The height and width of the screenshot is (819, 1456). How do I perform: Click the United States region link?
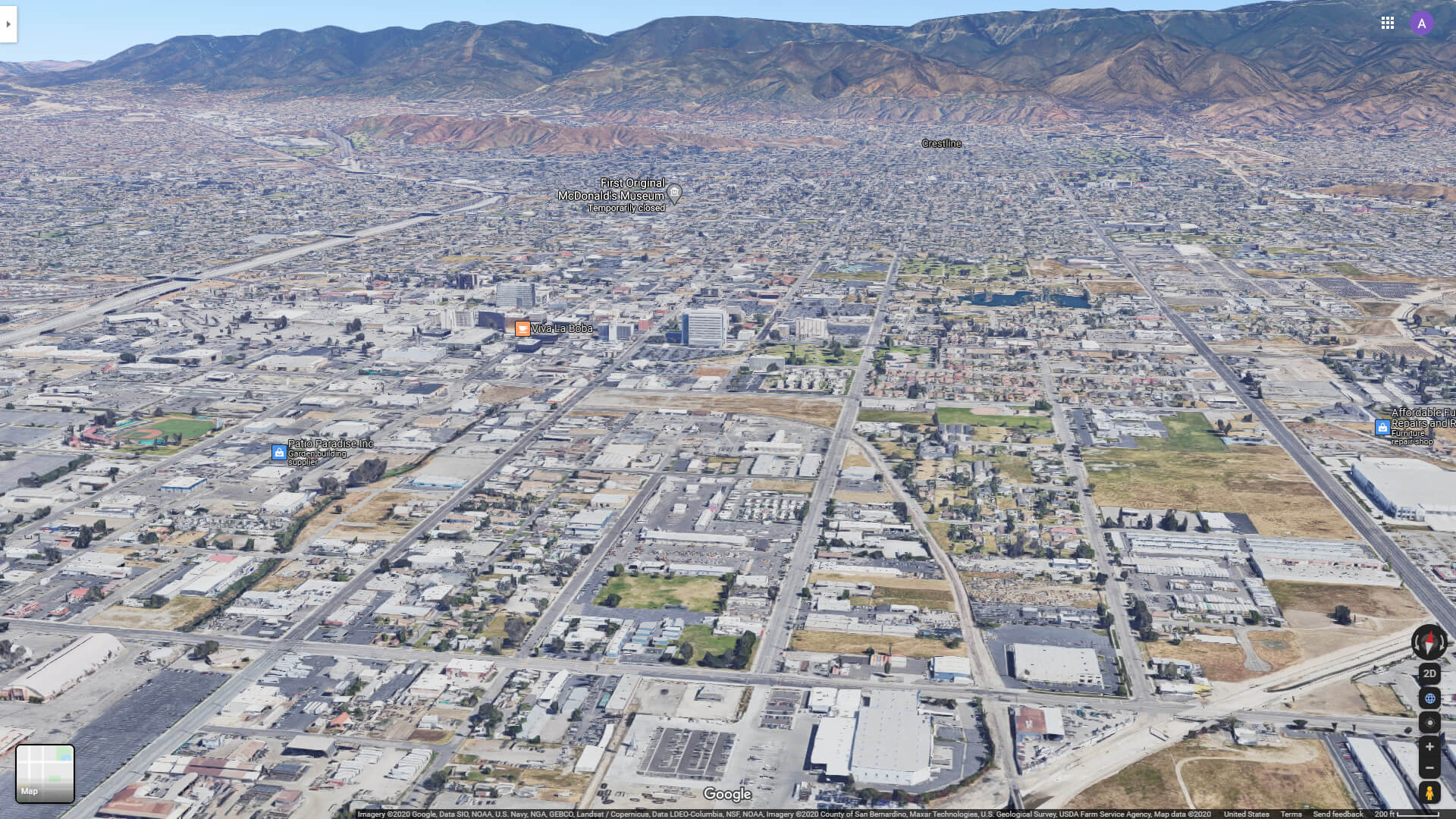1248,813
